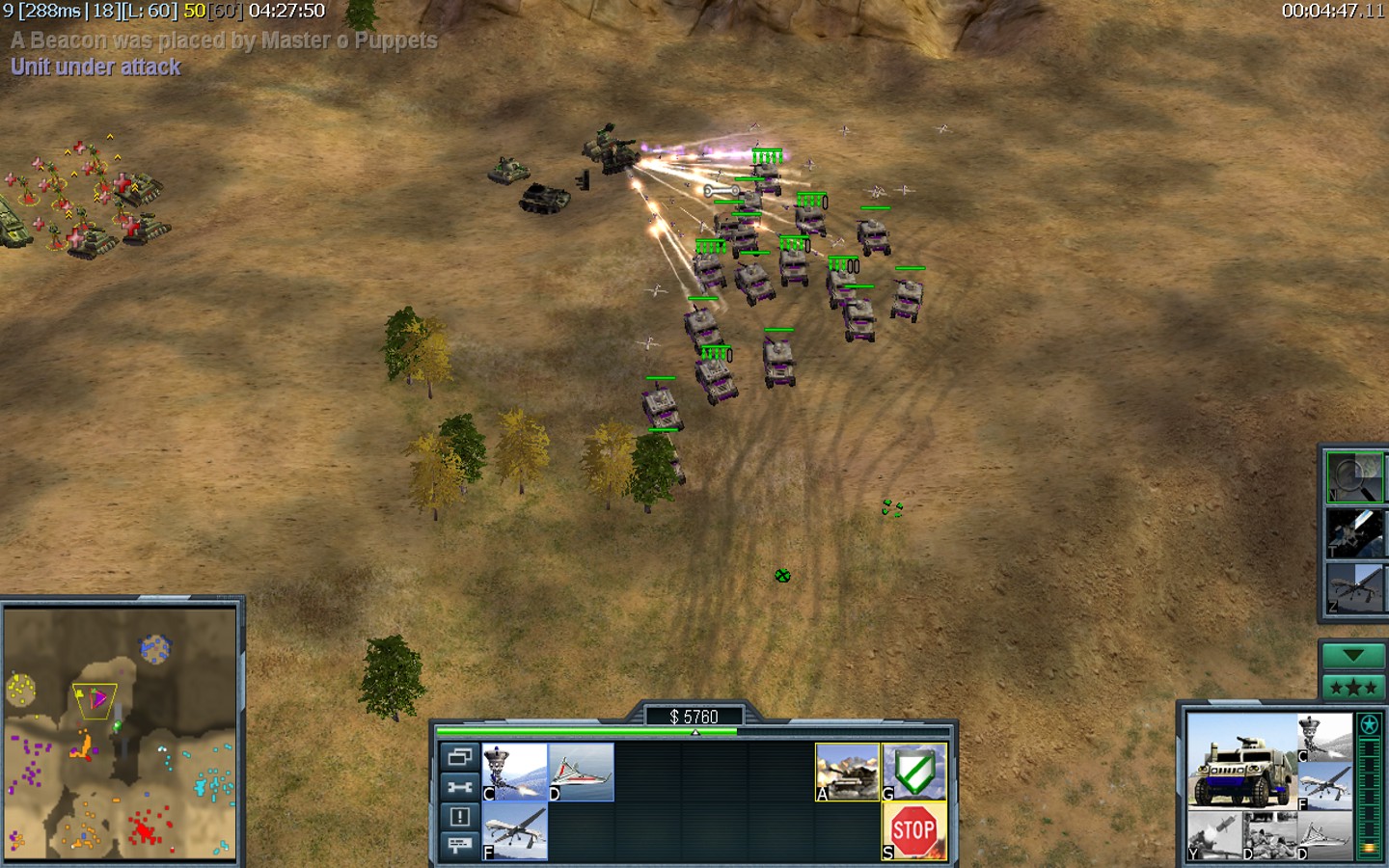Click the Stop command button
This screenshot has width=1389, height=868.
(x=913, y=829)
